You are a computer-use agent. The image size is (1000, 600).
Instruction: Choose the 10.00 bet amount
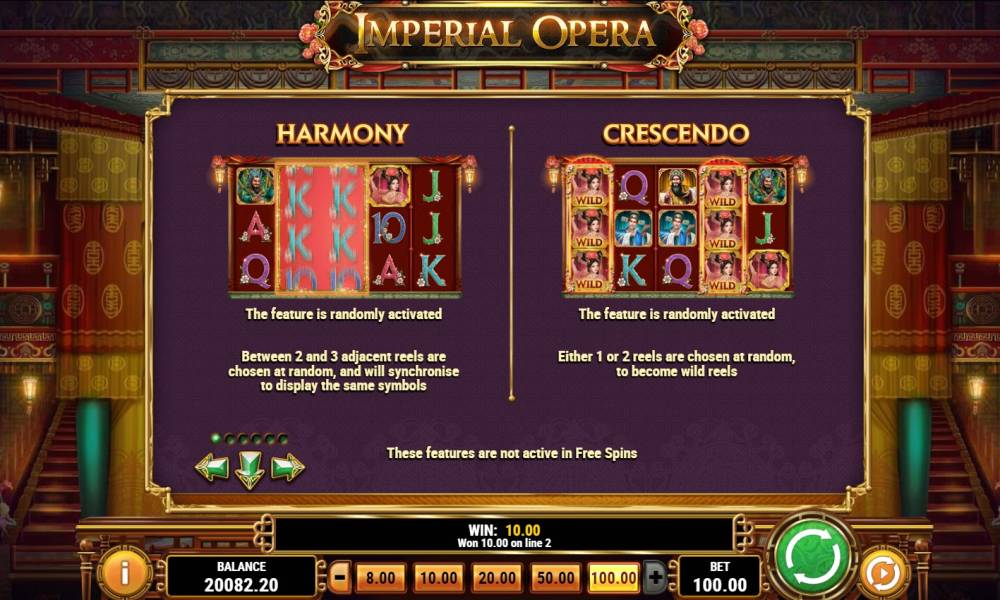[437, 577]
